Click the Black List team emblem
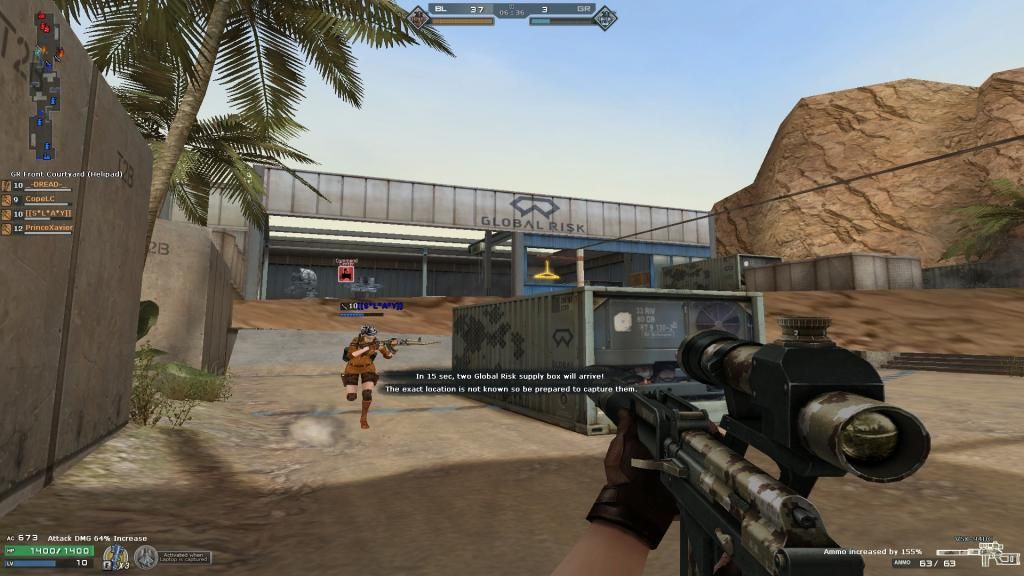 417,15
